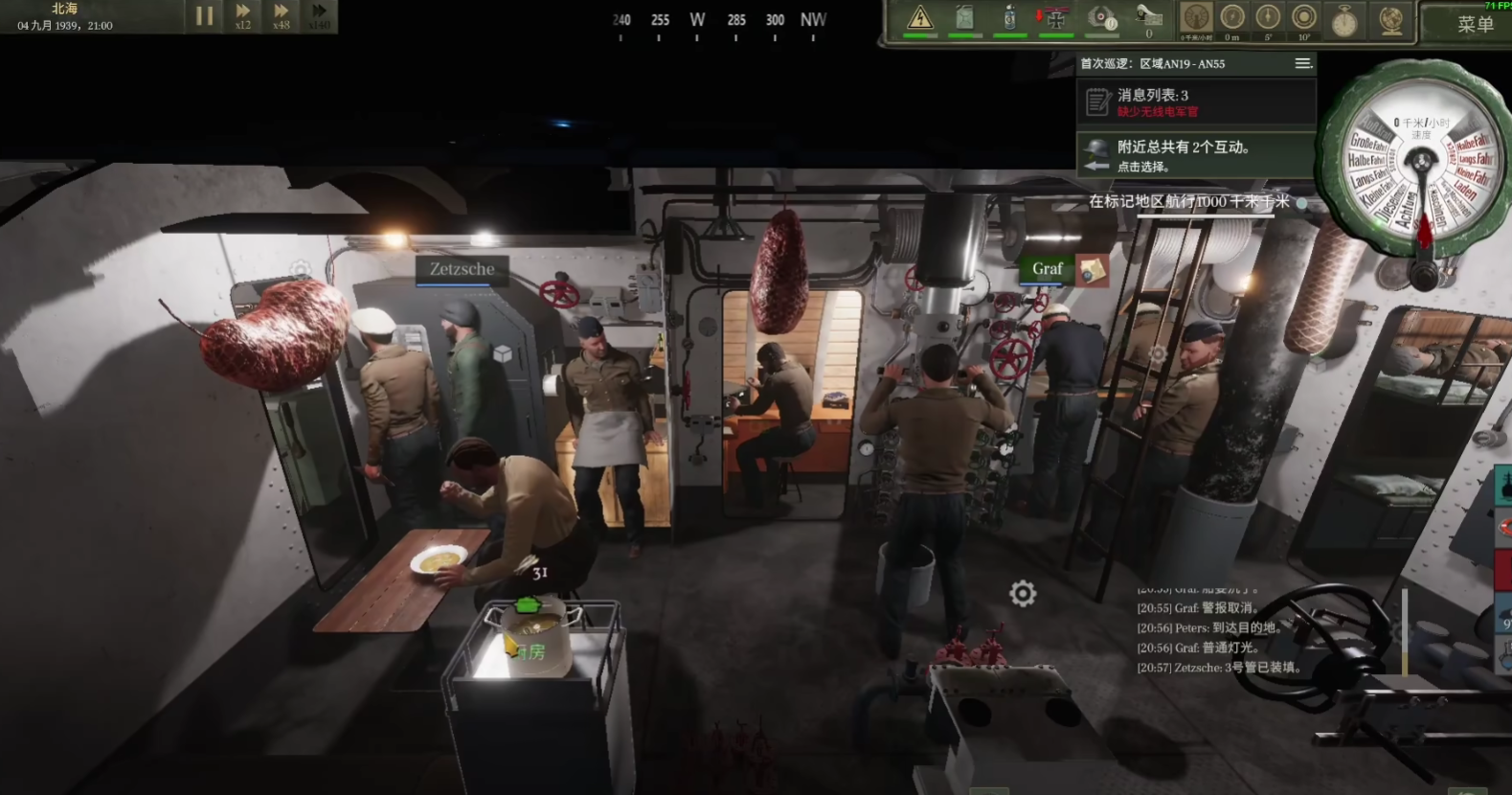
Task: Expand the patrol mission list menu
Action: (1302, 63)
